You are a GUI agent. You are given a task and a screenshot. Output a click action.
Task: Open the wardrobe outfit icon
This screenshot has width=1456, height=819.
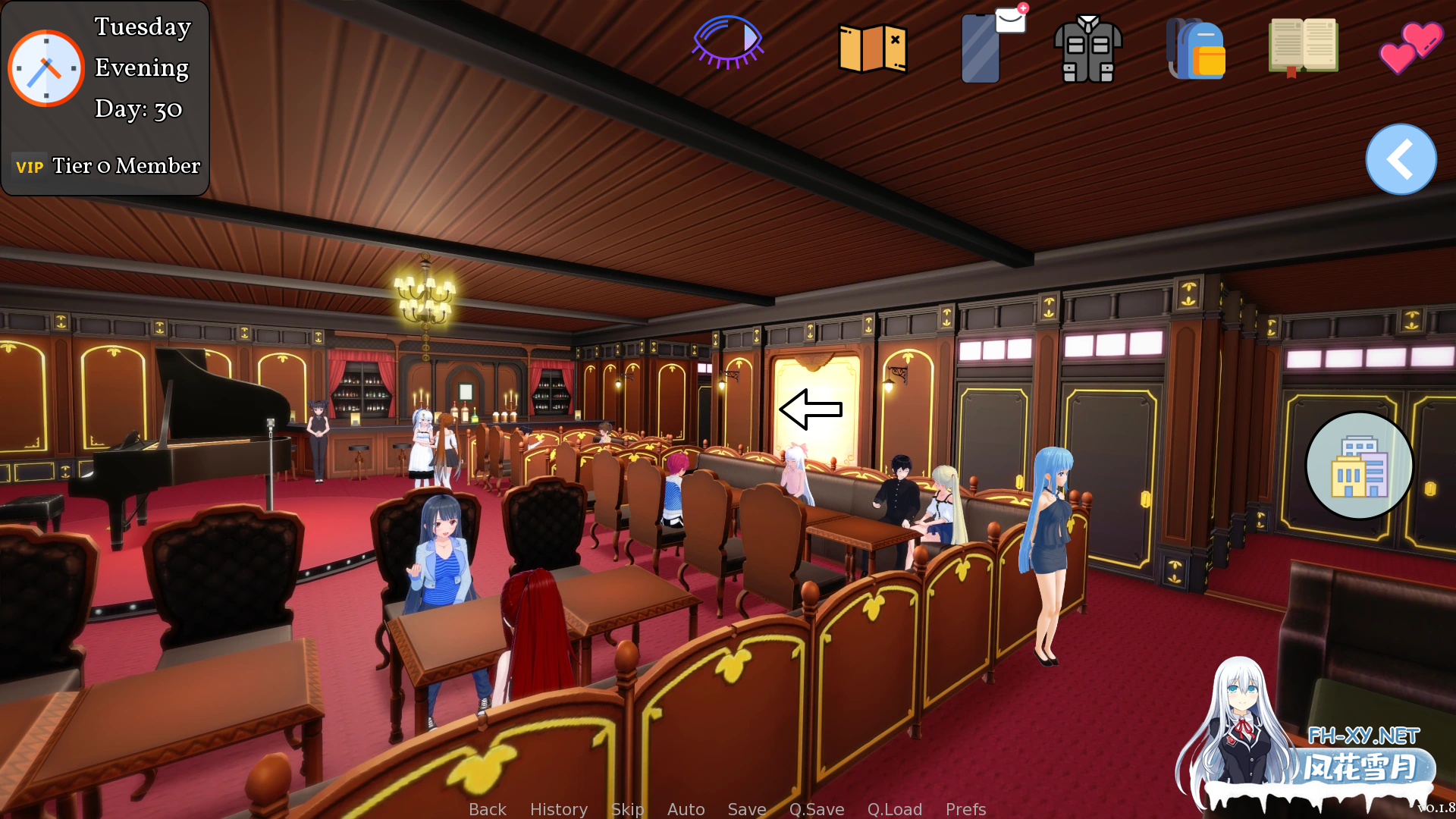(1089, 49)
